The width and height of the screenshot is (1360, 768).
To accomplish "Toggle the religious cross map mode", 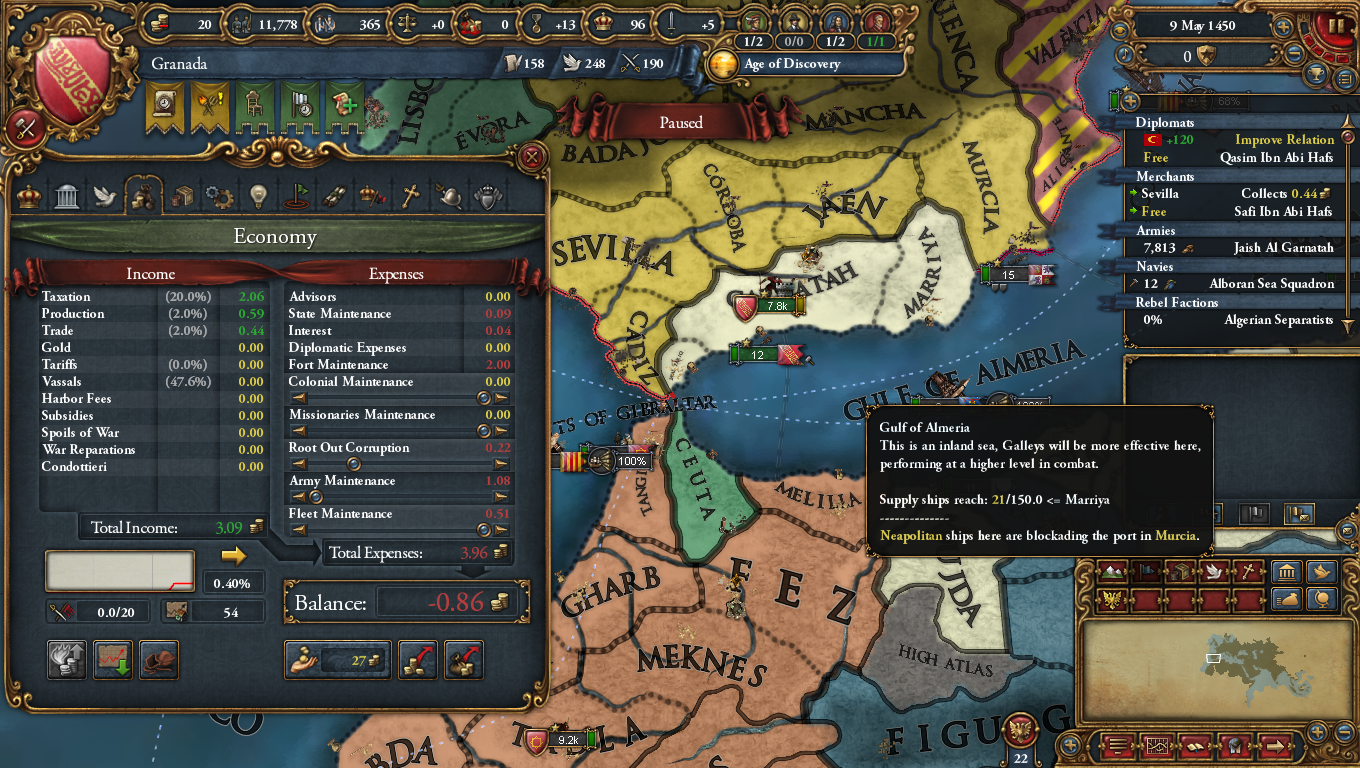I will point(1247,572).
